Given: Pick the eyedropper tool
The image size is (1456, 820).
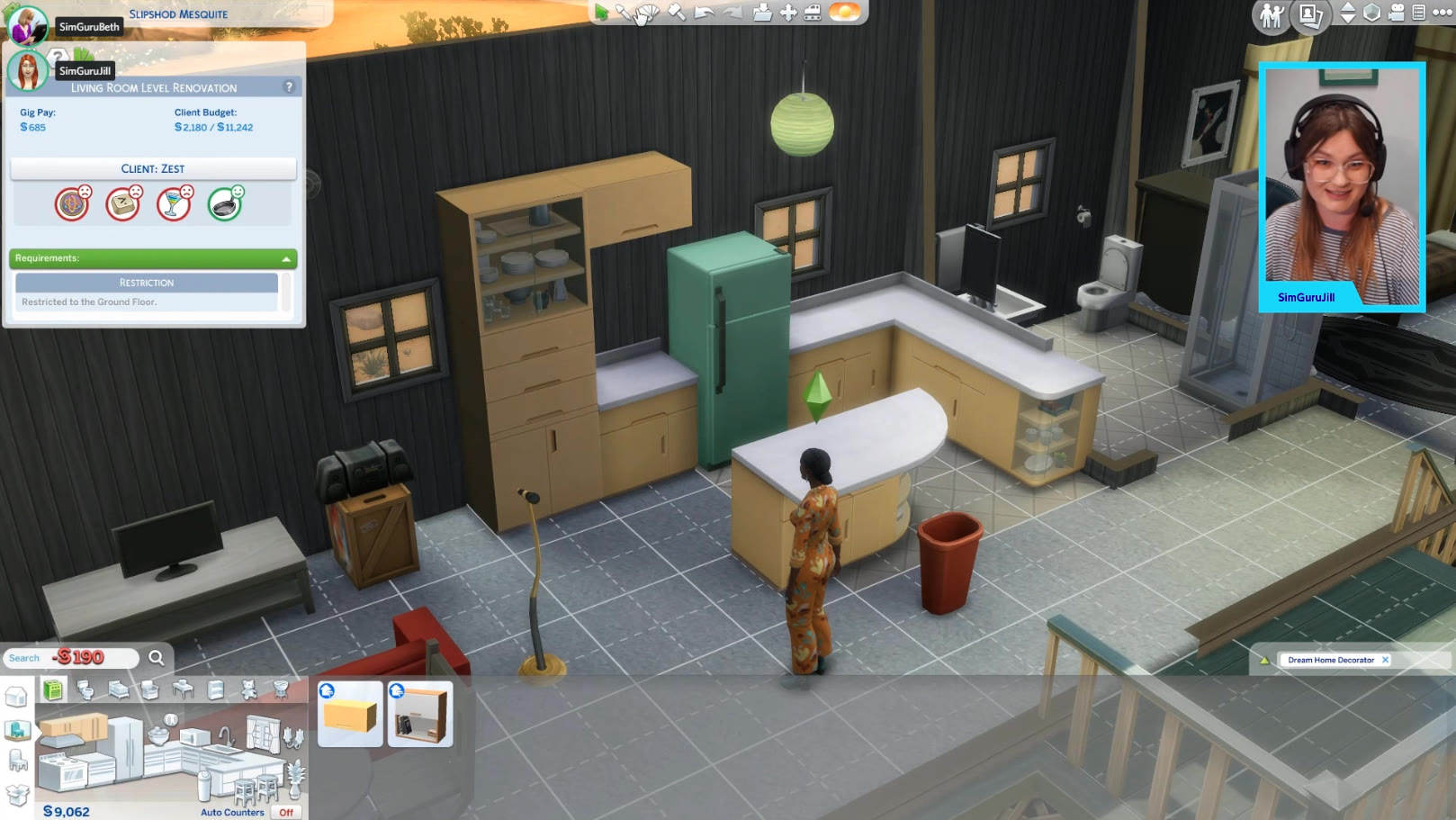Looking at the screenshot, I should tap(624, 12).
